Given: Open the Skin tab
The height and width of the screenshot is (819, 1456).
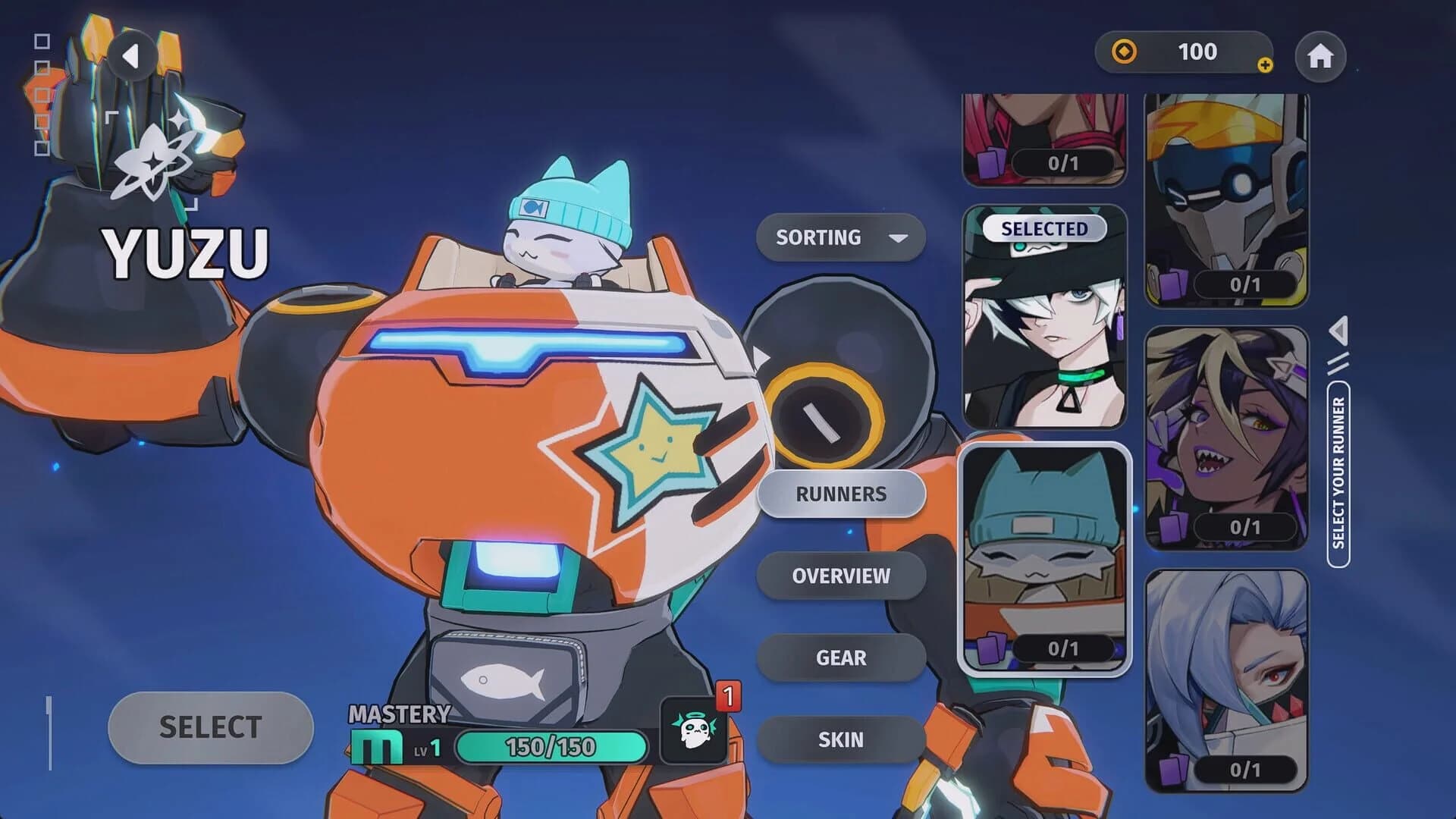Looking at the screenshot, I should tap(842, 739).
